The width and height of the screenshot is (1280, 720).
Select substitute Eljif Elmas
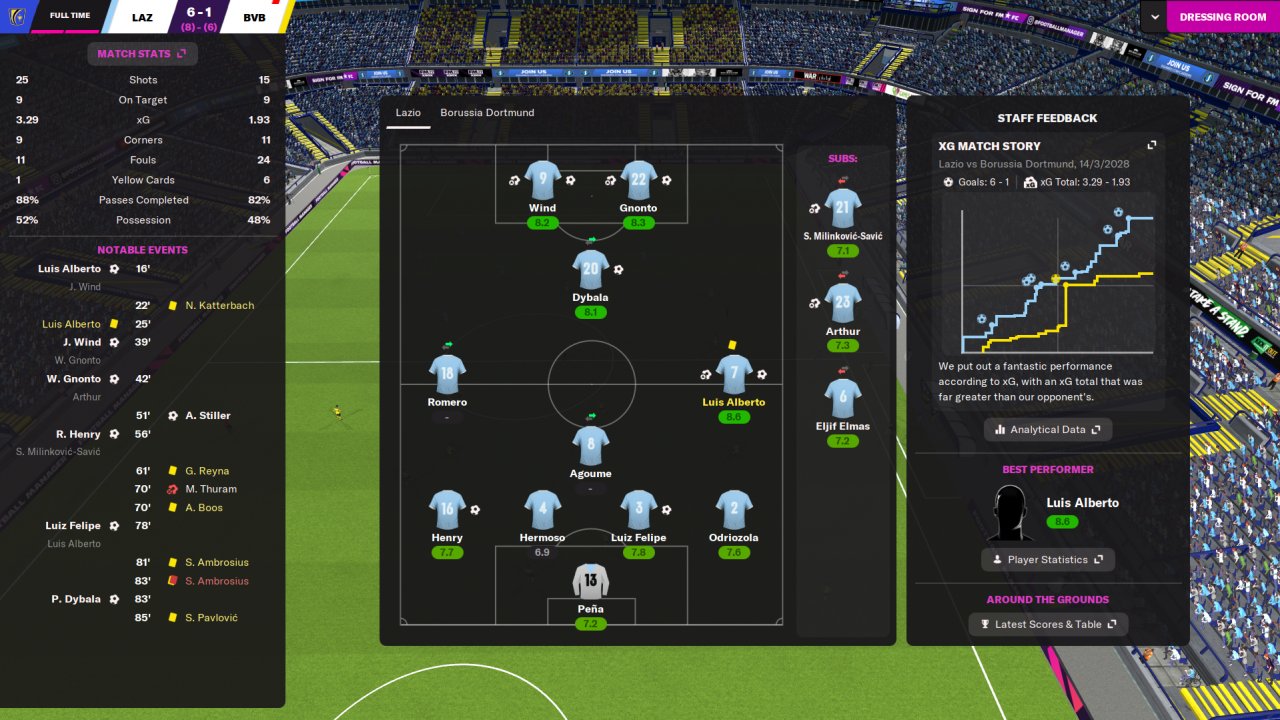pyautogui.click(x=842, y=397)
